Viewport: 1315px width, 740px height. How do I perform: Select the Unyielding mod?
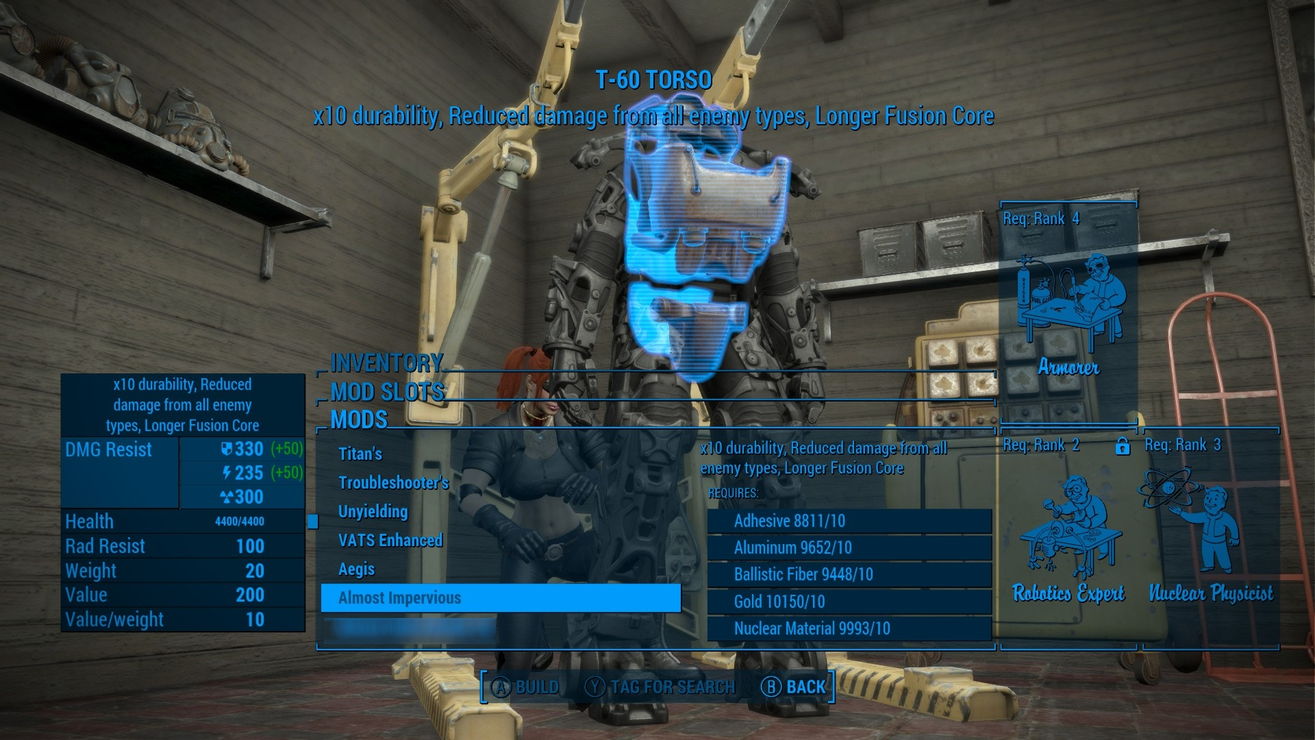[x=373, y=512]
